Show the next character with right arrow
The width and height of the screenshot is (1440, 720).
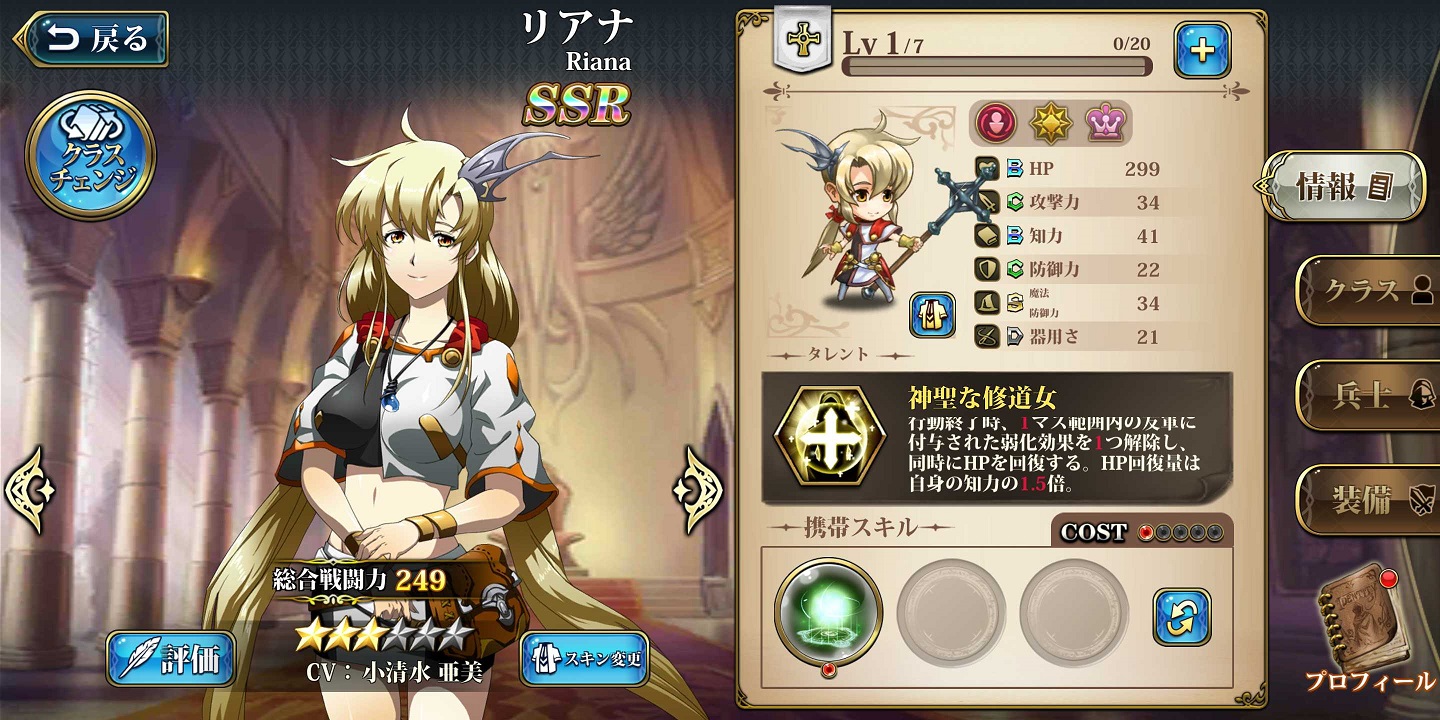pyautogui.click(x=697, y=489)
